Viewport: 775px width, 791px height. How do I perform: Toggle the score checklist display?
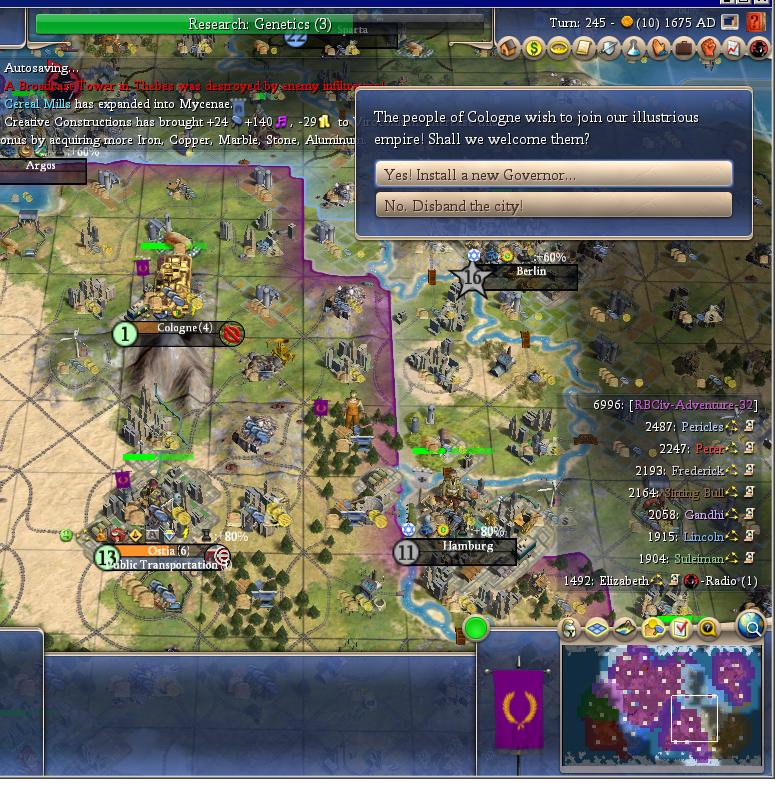681,628
